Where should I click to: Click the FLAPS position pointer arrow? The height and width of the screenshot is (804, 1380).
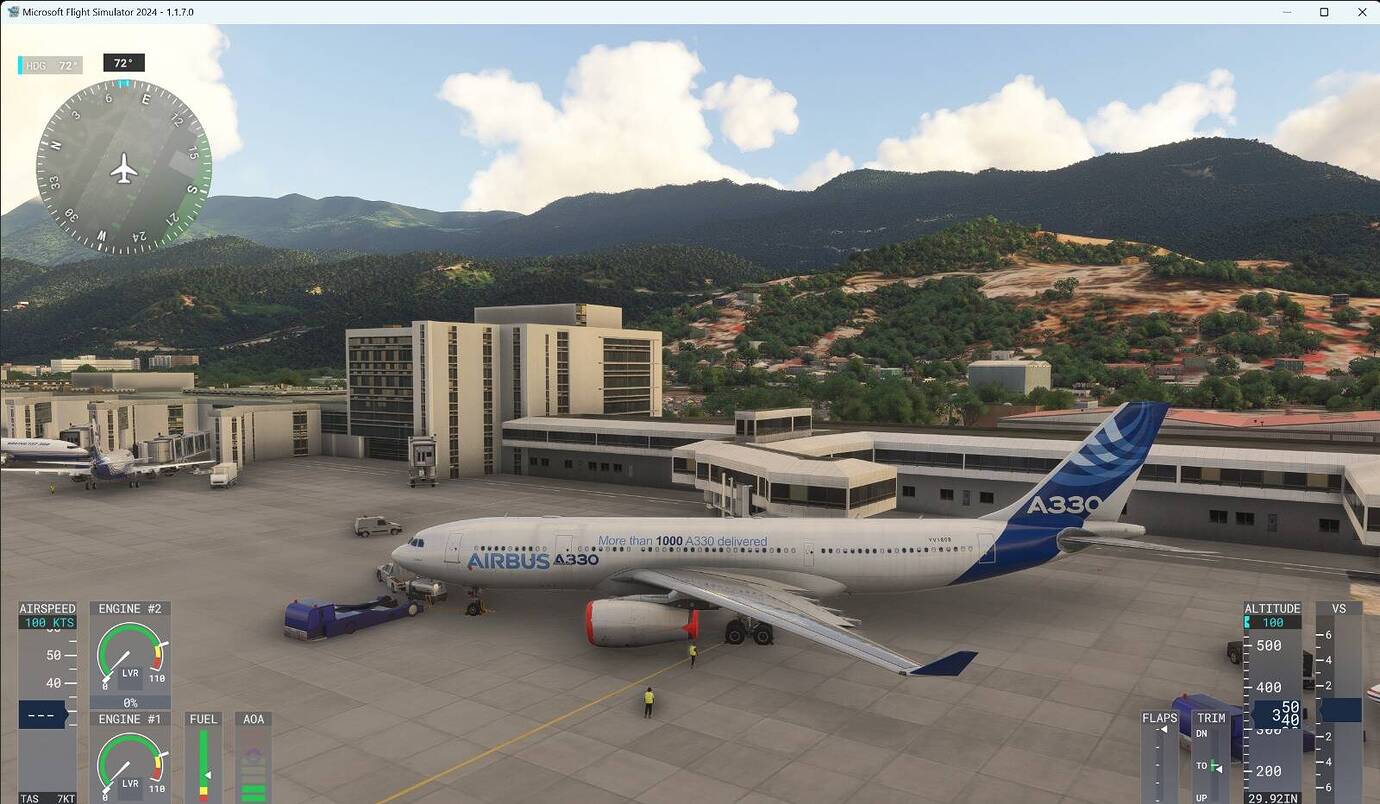(x=1163, y=729)
